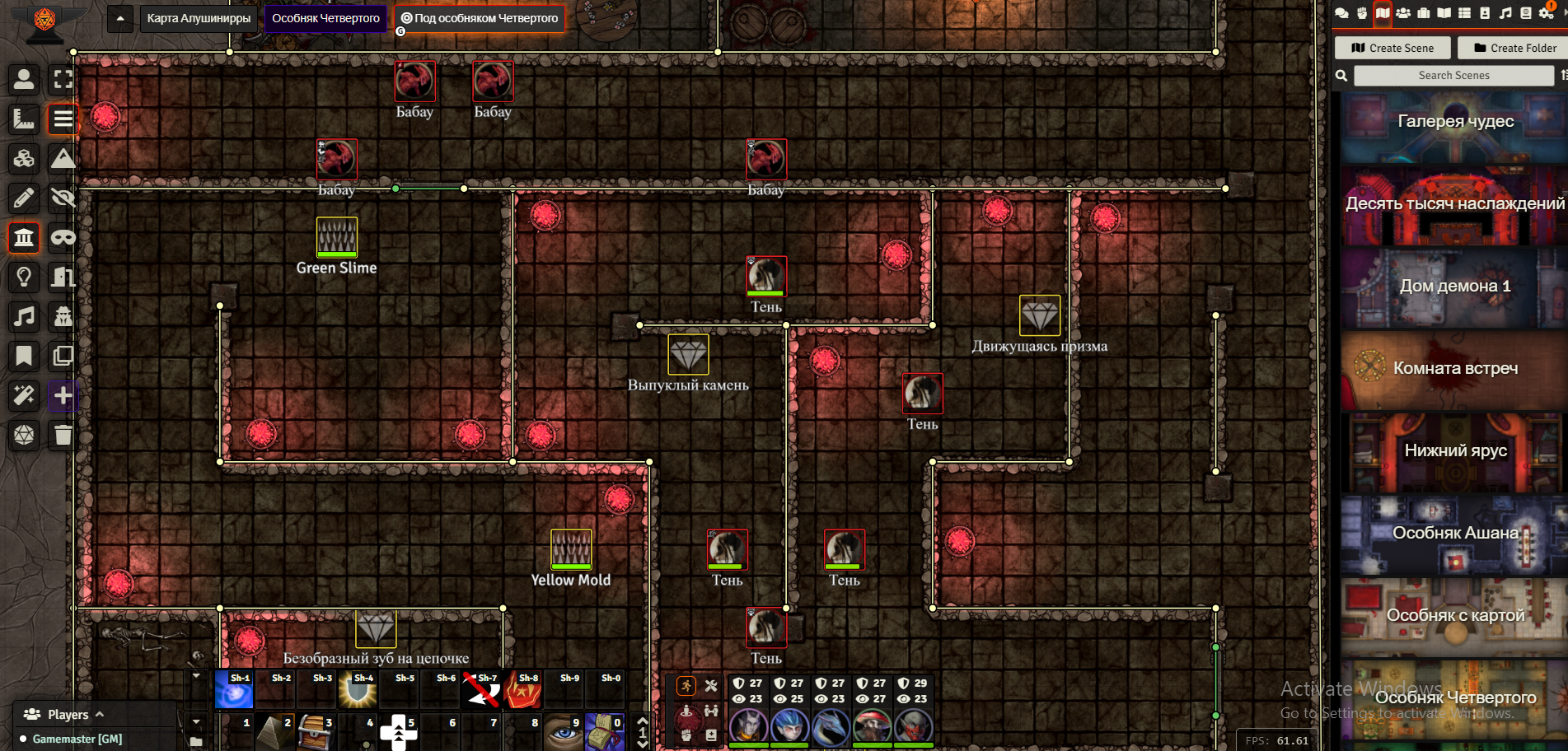Open the drawing pencil tools

pyautogui.click(x=24, y=198)
